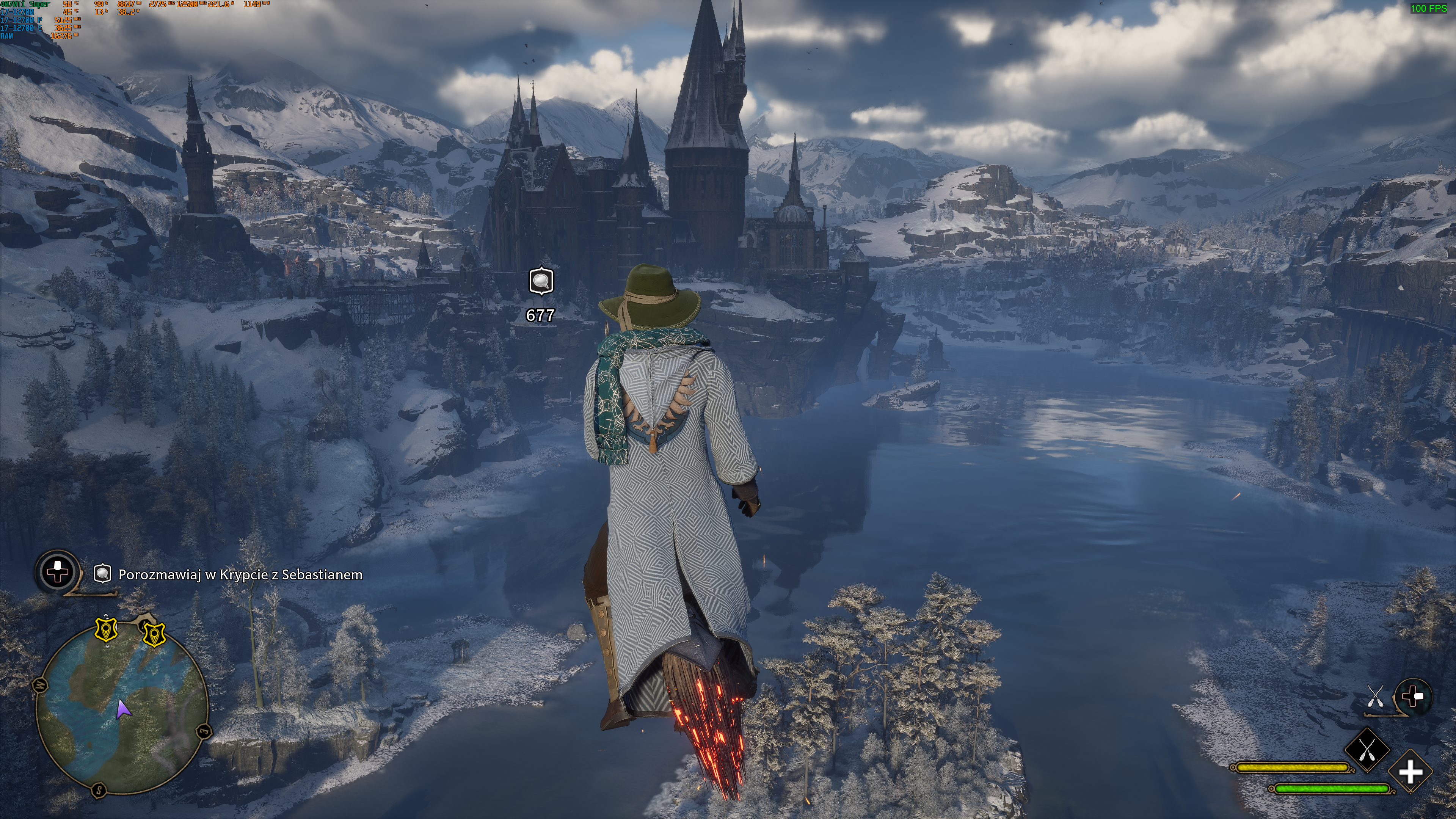
Task: Select the speech-bubble waypoint marker showing 677
Action: (x=541, y=281)
